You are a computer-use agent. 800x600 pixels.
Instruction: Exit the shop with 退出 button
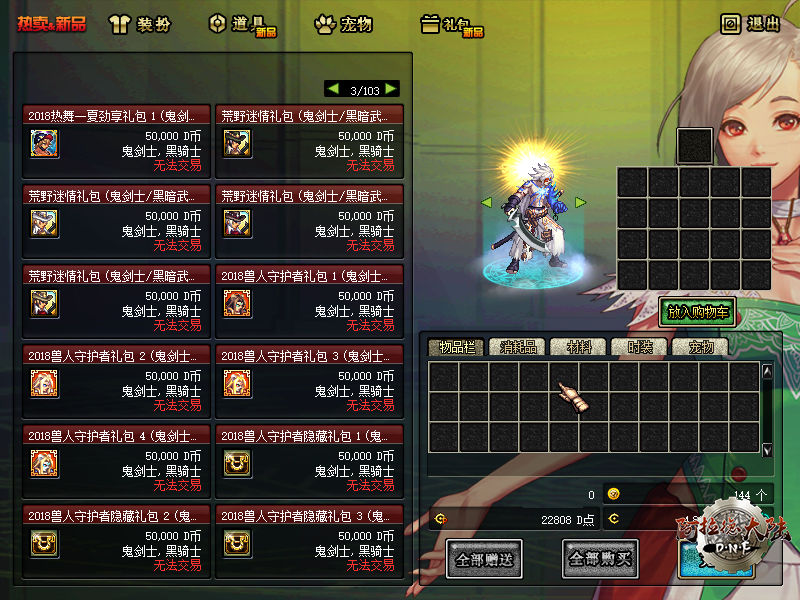pyautogui.click(x=751, y=24)
